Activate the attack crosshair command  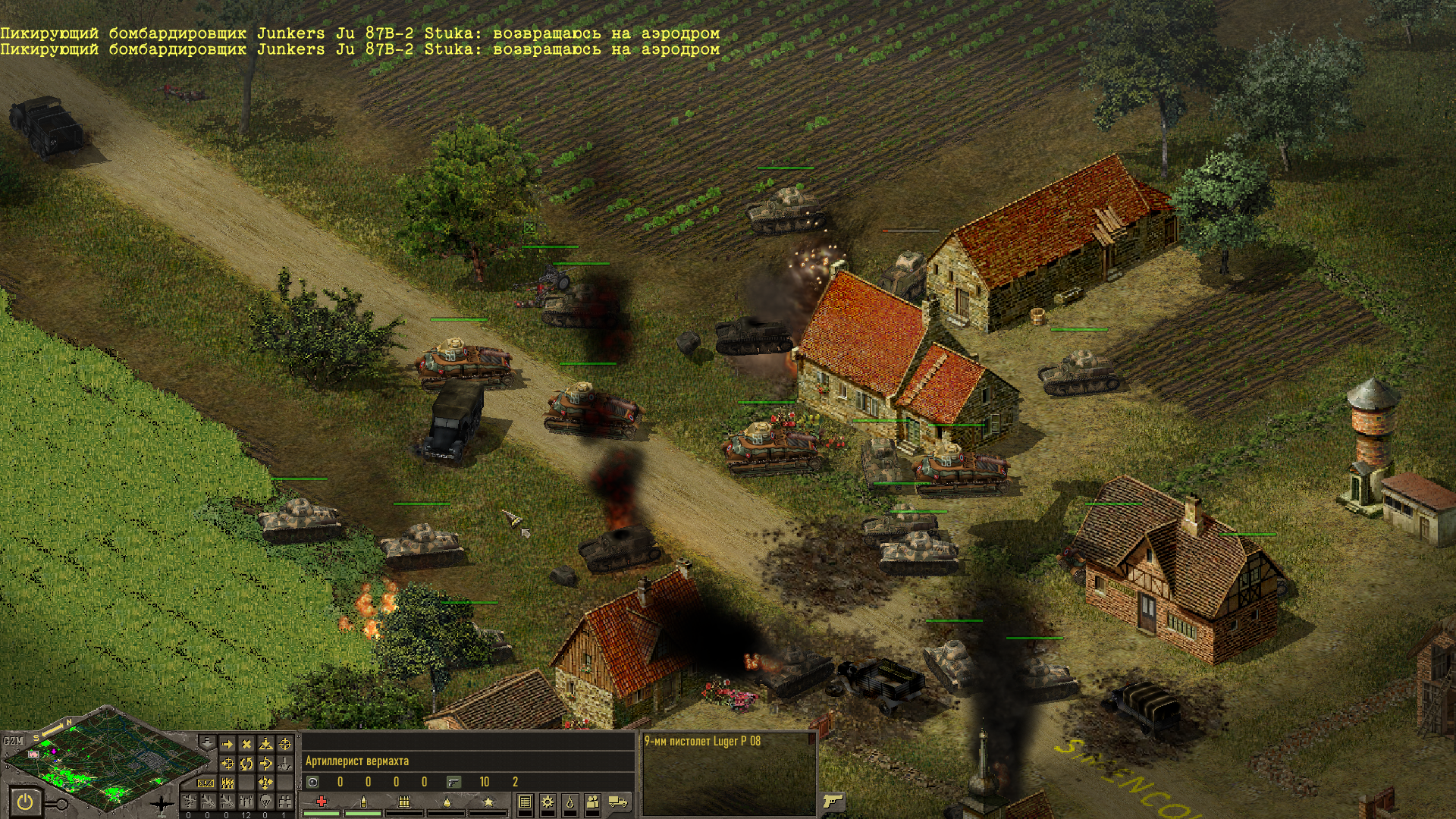pyautogui.click(x=285, y=745)
